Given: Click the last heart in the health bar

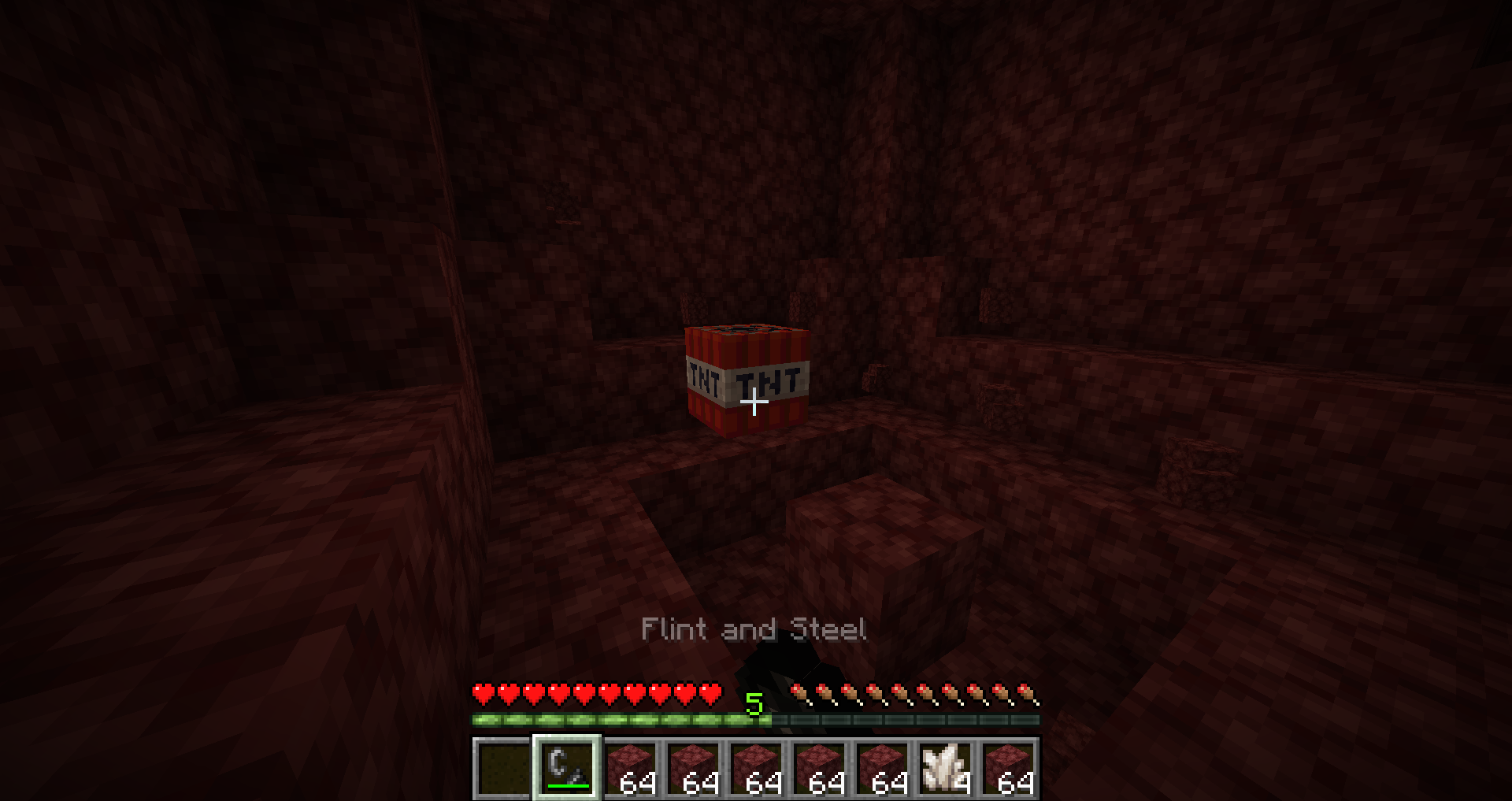Looking at the screenshot, I should 711,690.
